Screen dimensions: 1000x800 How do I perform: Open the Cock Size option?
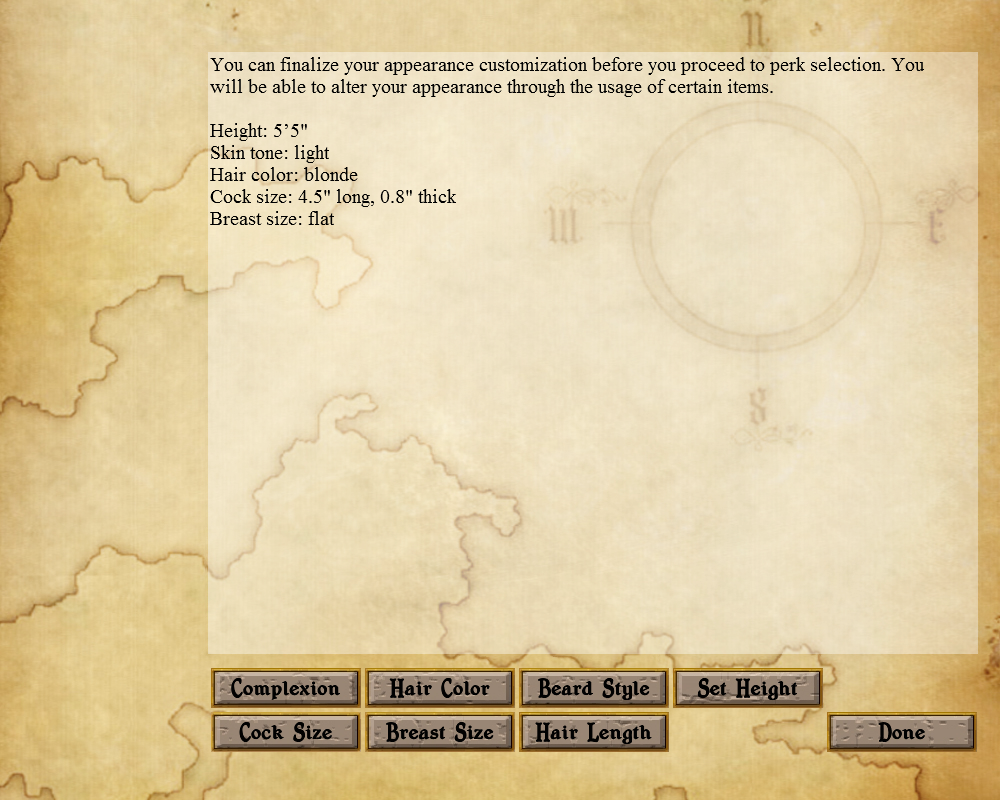click(286, 732)
